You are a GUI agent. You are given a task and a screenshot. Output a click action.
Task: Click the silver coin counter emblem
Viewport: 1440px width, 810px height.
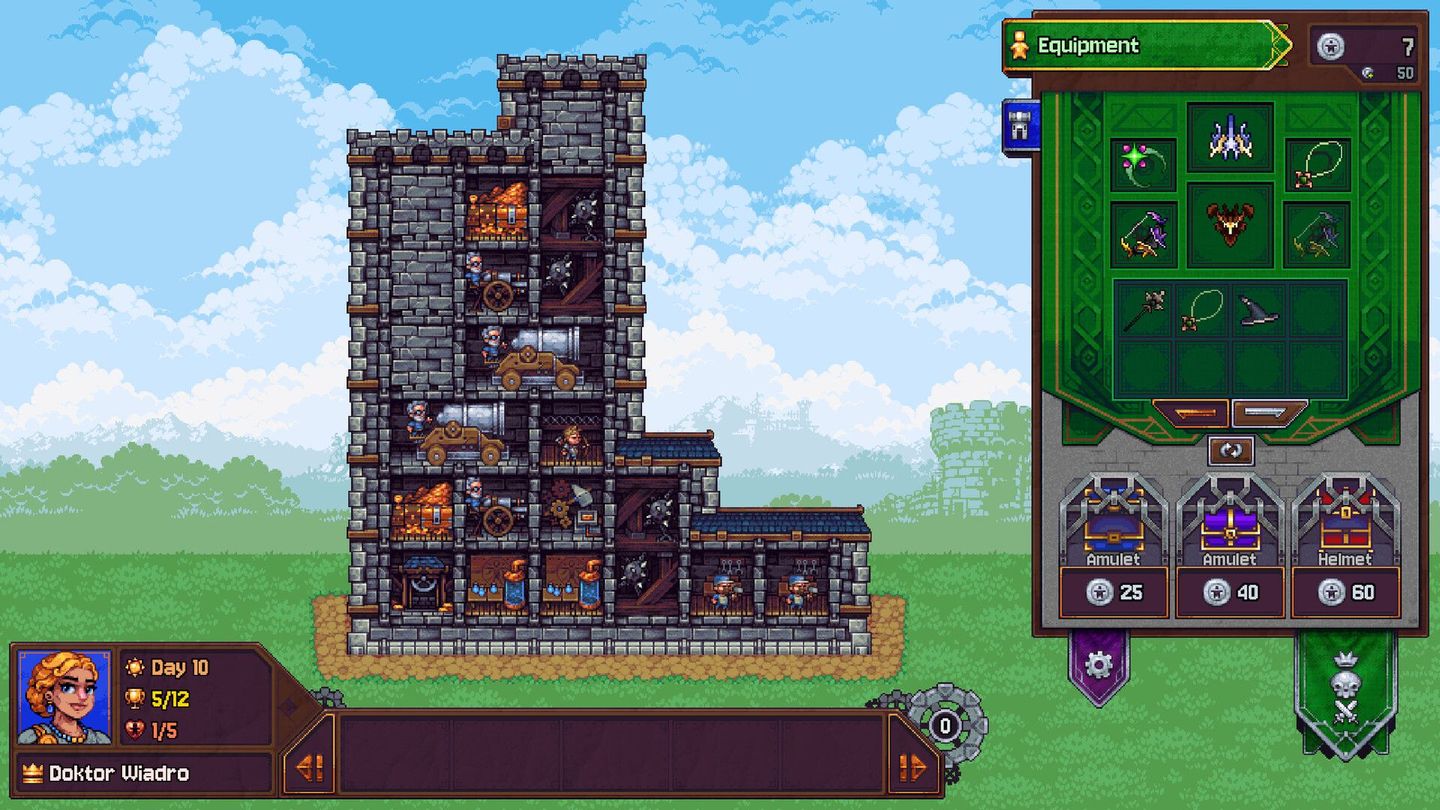[1330, 45]
